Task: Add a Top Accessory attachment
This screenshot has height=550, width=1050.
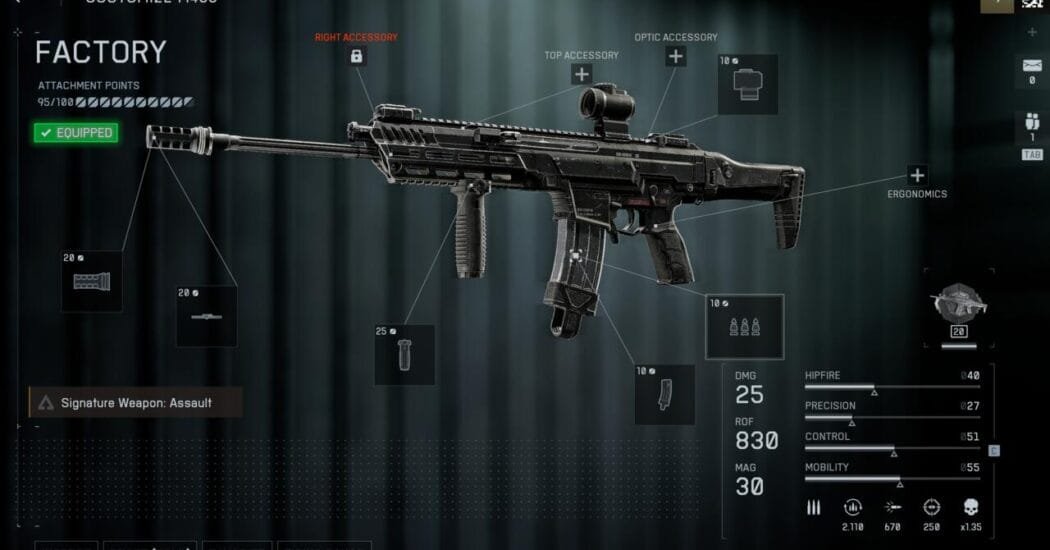Action: [581, 74]
